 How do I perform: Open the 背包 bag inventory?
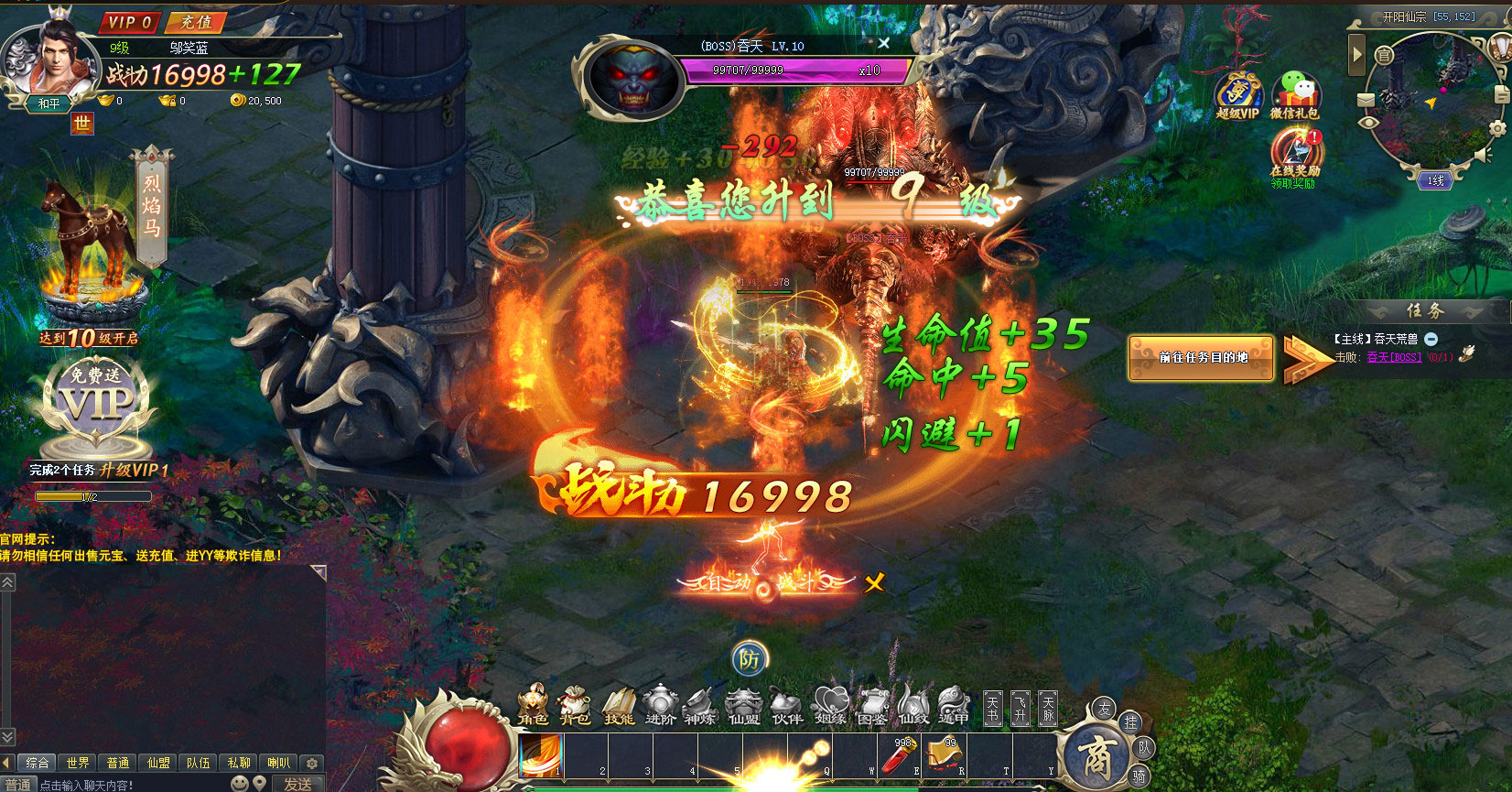[575, 706]
